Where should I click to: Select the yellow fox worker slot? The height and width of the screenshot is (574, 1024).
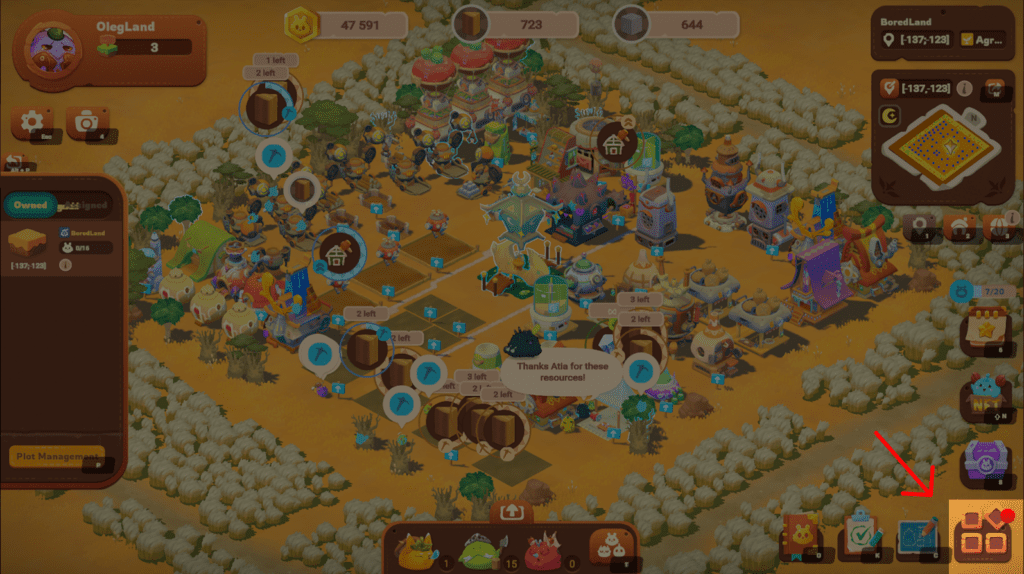pyautogui.click(x=416, y=547)
